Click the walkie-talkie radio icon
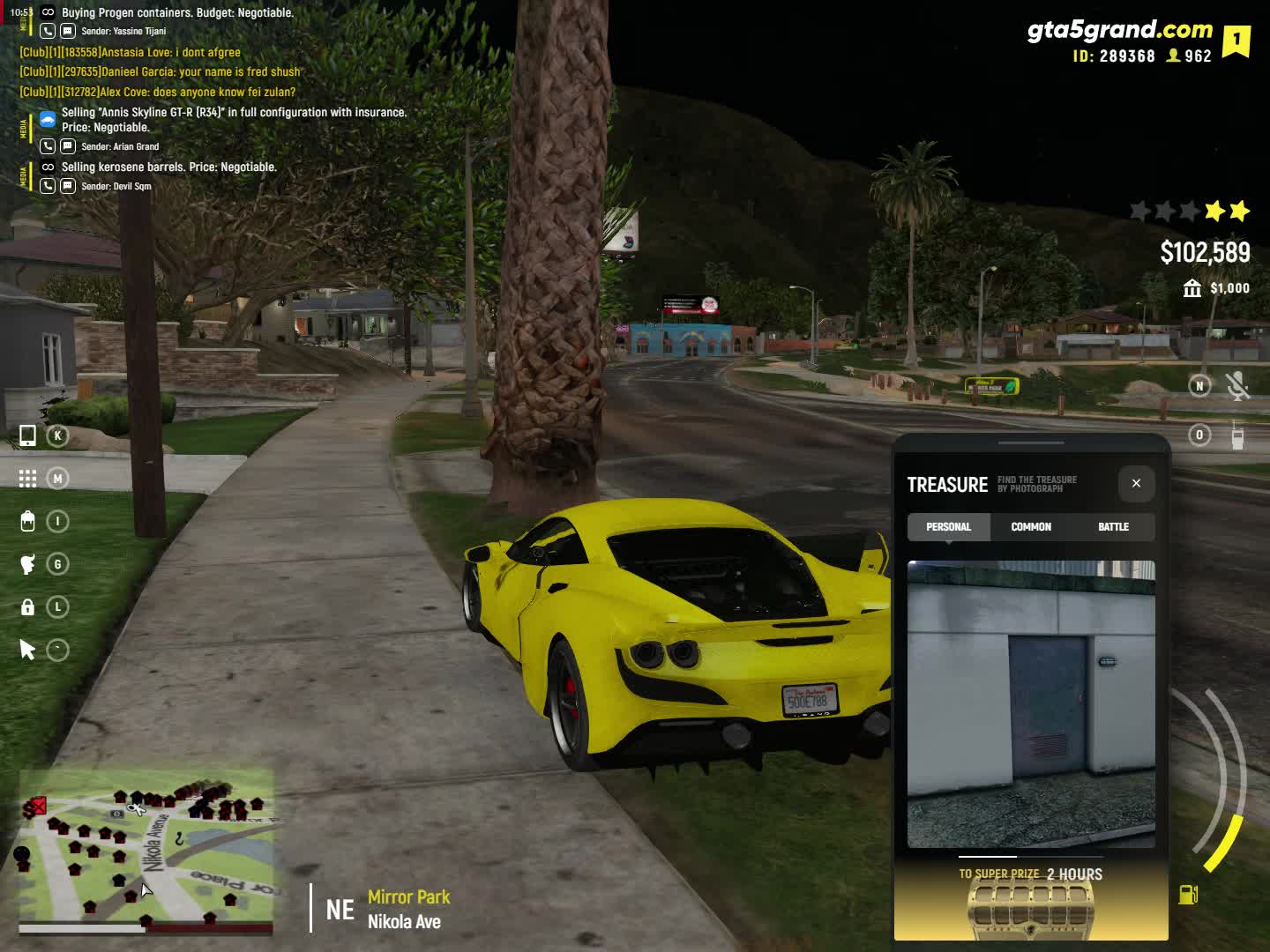The width and height of the screenshot is (1270, 952). [x=1237, y=435]
